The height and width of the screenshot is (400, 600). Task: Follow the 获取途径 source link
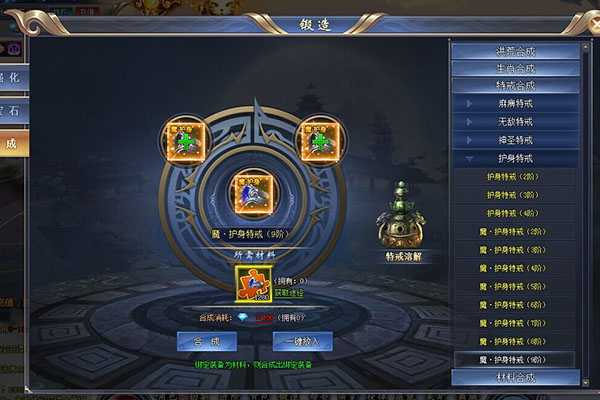point(289,294)
